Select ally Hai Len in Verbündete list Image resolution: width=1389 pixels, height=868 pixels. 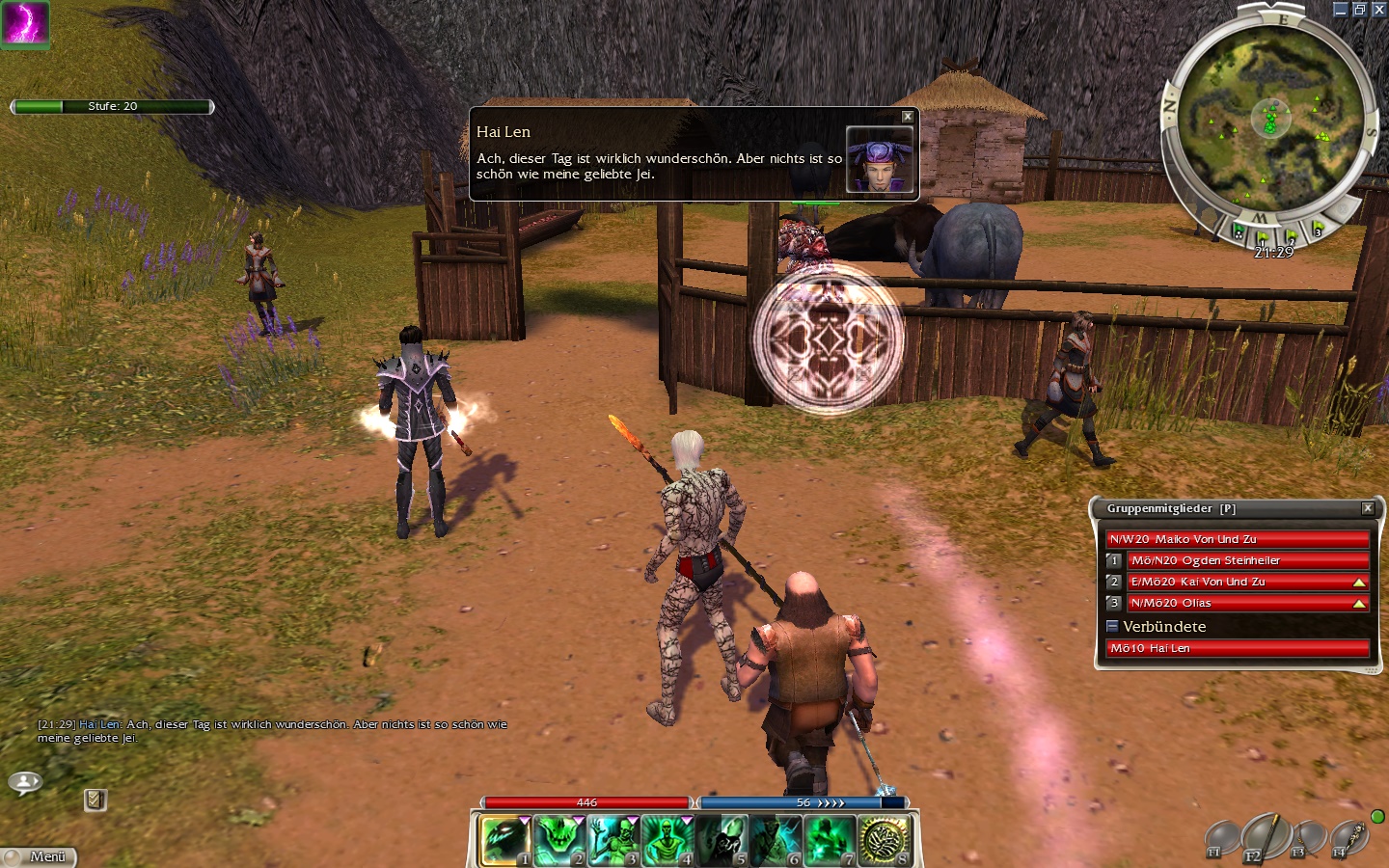(x=1238, y=648)
